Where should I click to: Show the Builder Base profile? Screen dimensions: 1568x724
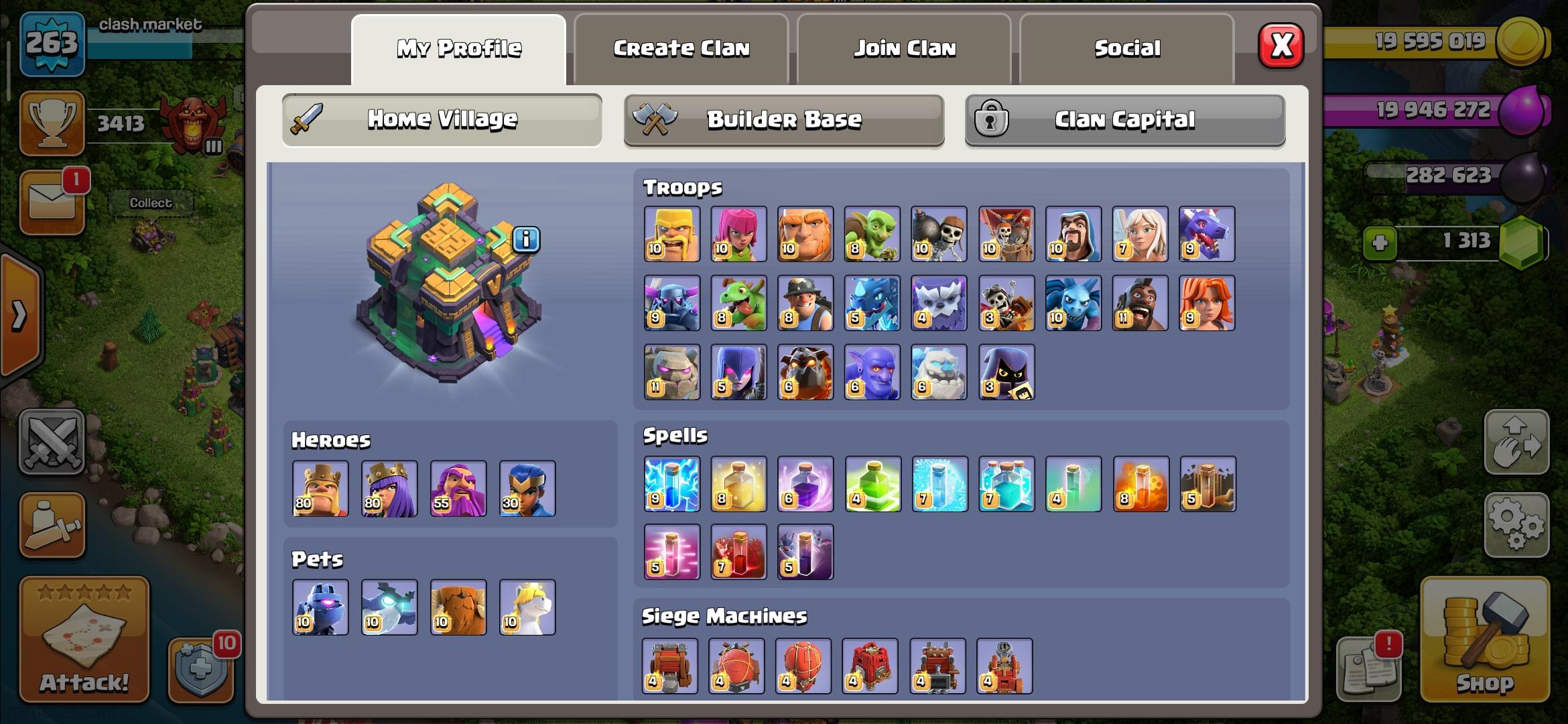click(784, 120)
